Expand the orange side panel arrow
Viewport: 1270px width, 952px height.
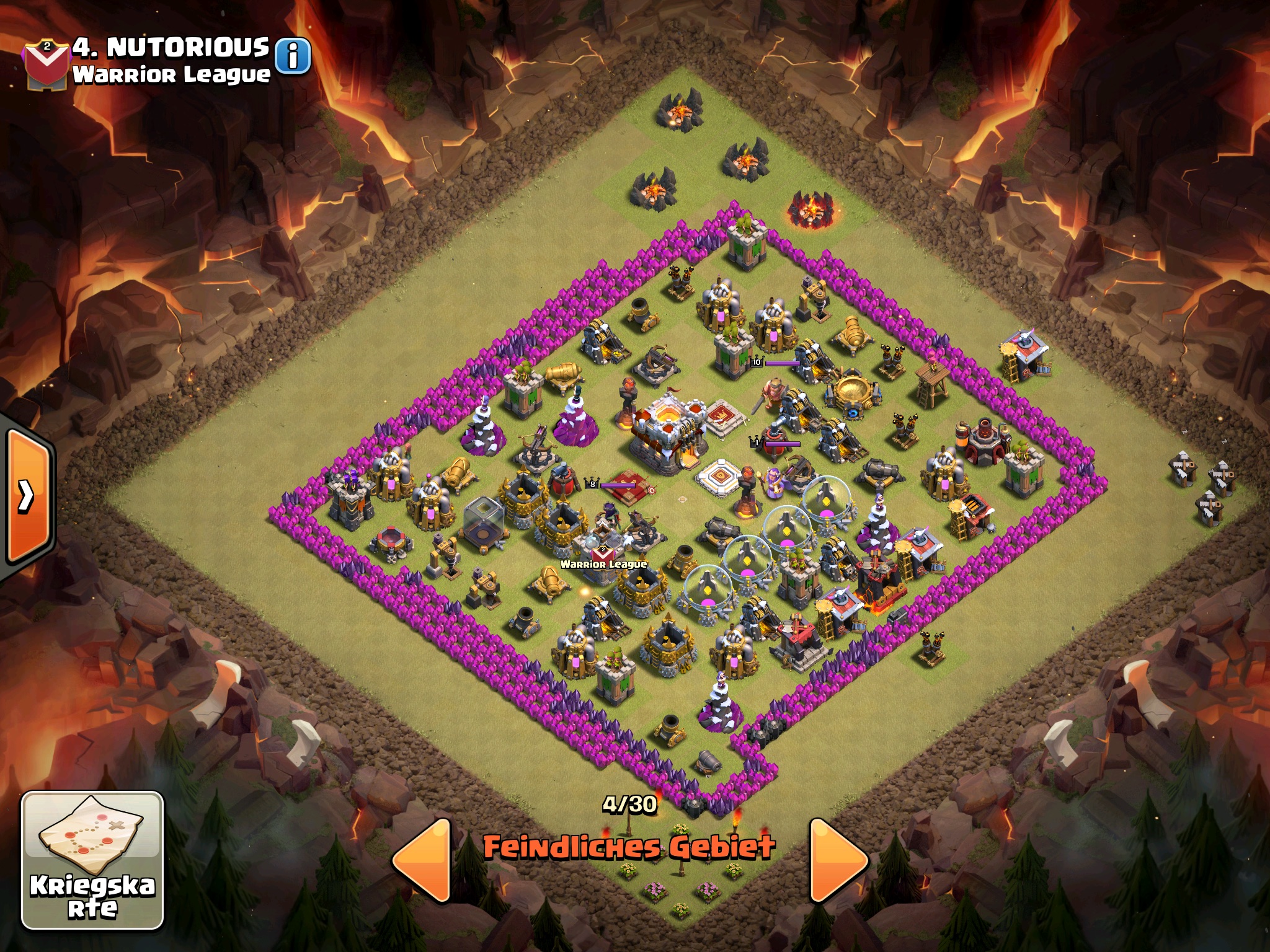[28, 495]
